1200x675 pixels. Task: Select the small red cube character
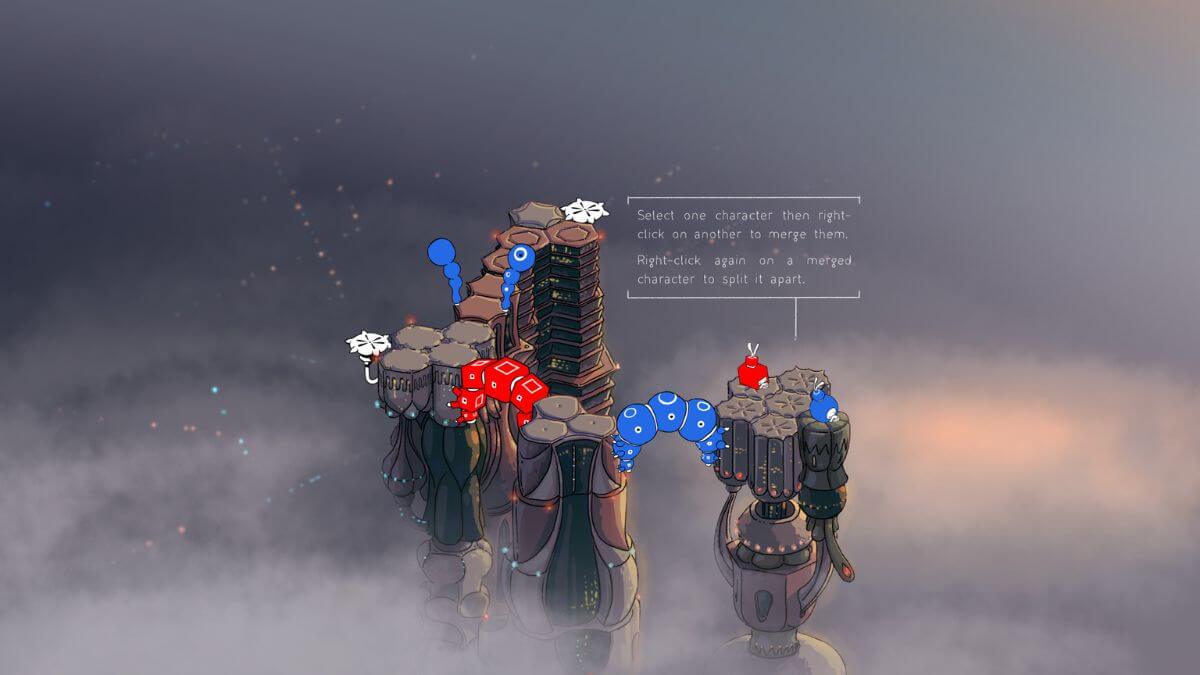pos(751,373)
